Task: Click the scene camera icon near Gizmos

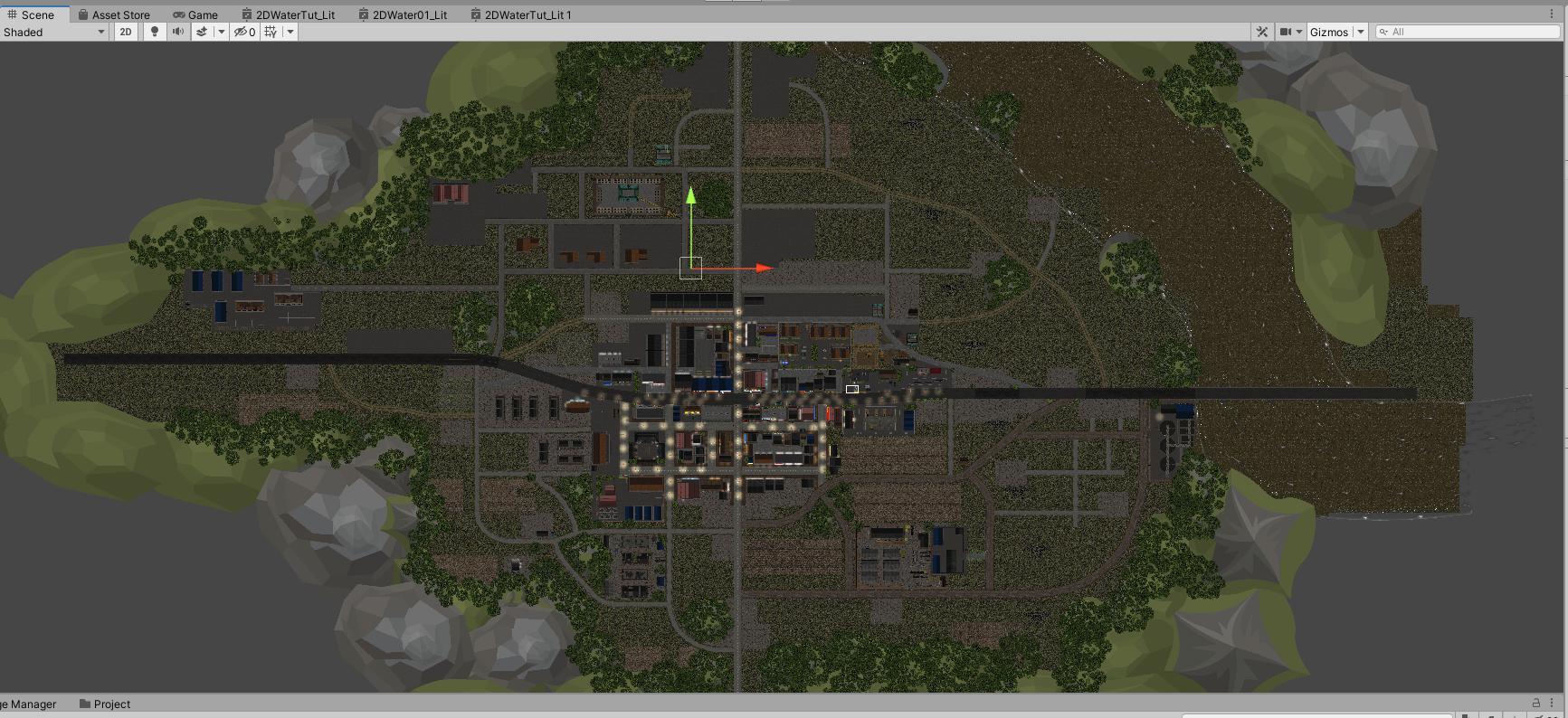Action: [x=1286, y=32]
